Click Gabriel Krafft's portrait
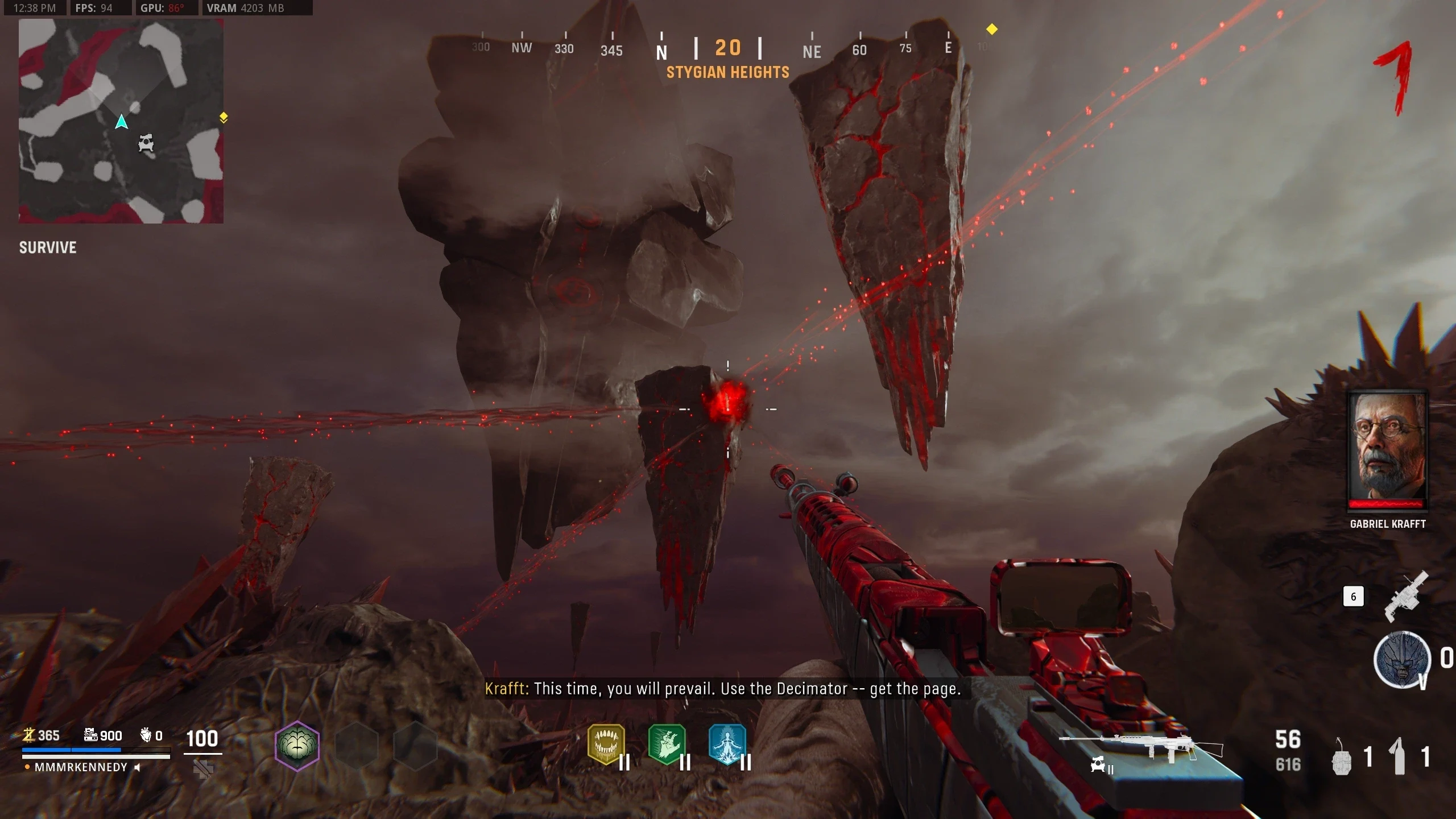The height and width of the screenshot is (819, 1456). [x=1388, y=449]
